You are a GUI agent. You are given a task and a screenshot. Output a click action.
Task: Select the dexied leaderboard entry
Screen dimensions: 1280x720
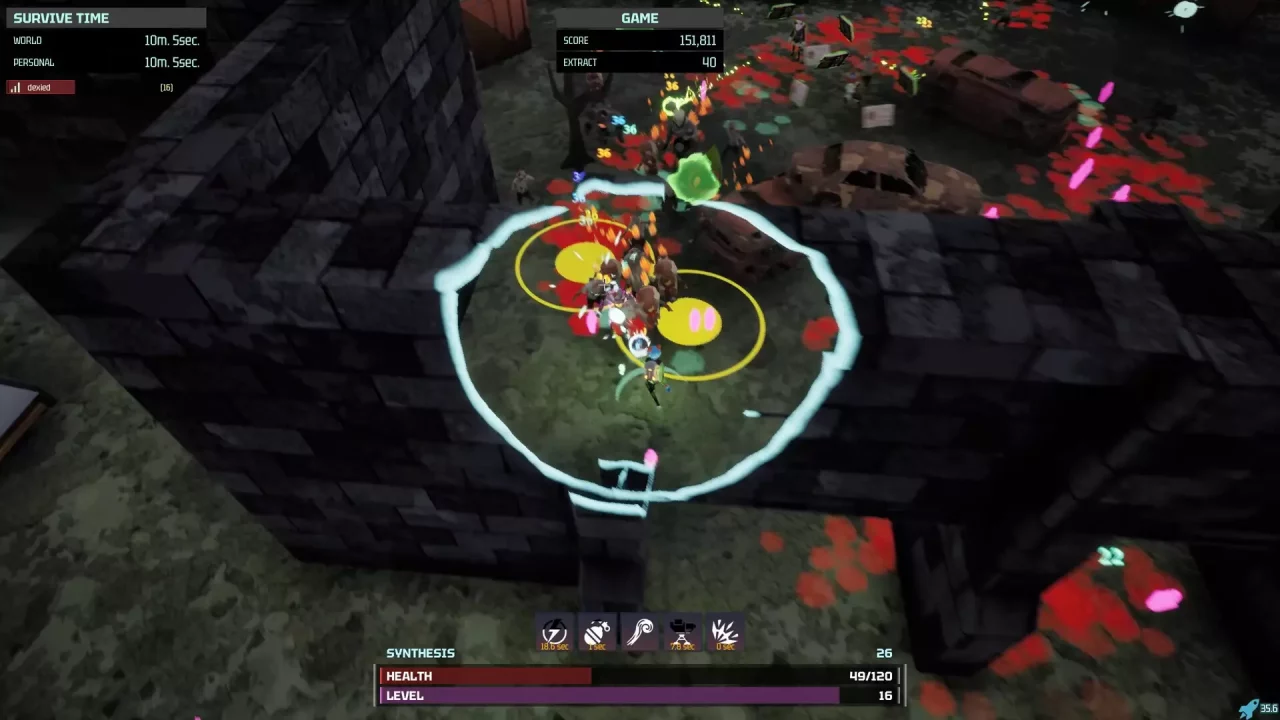(x=40, y=87)
